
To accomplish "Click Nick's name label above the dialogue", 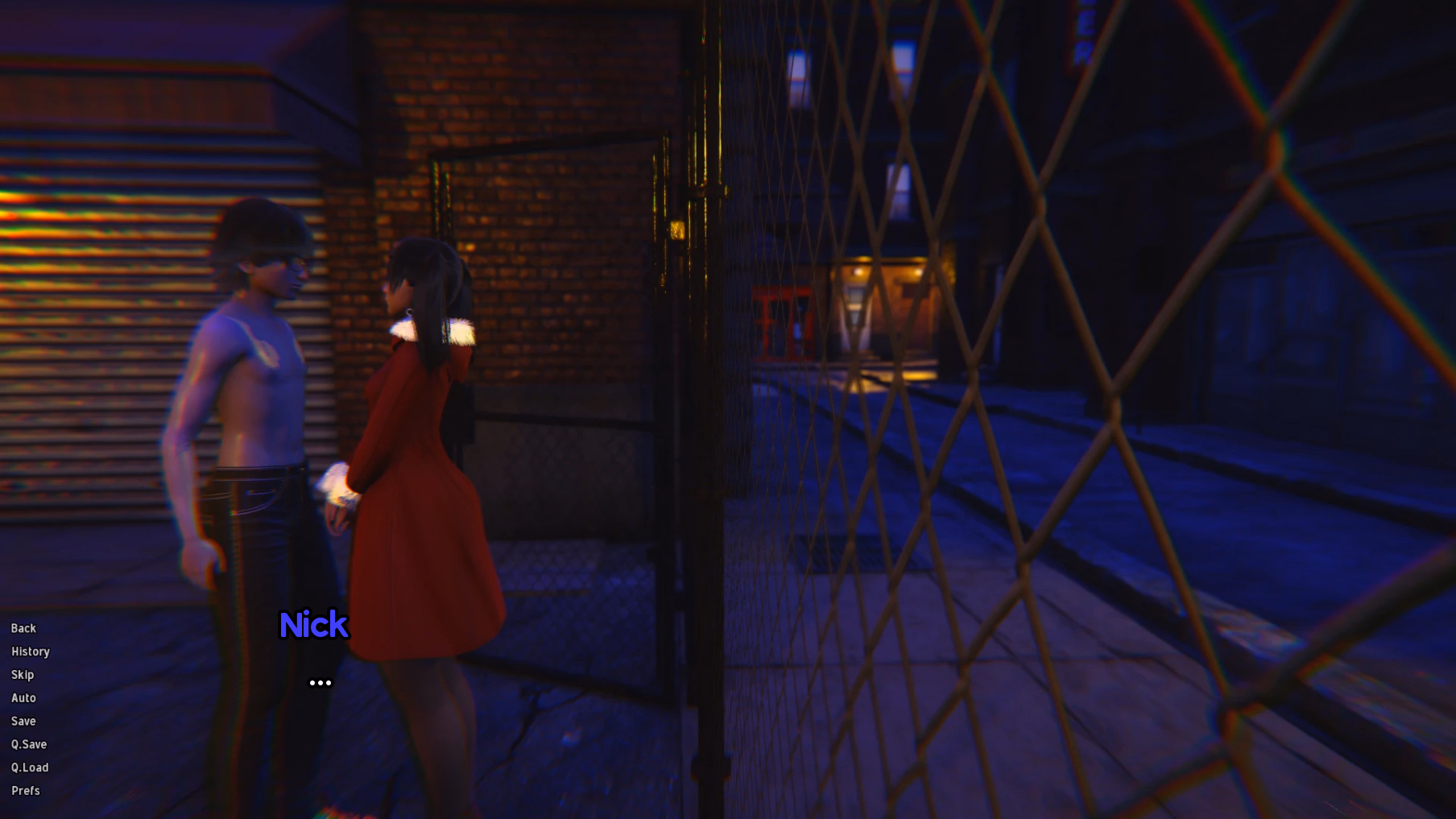I will click(x=314, y=625).
